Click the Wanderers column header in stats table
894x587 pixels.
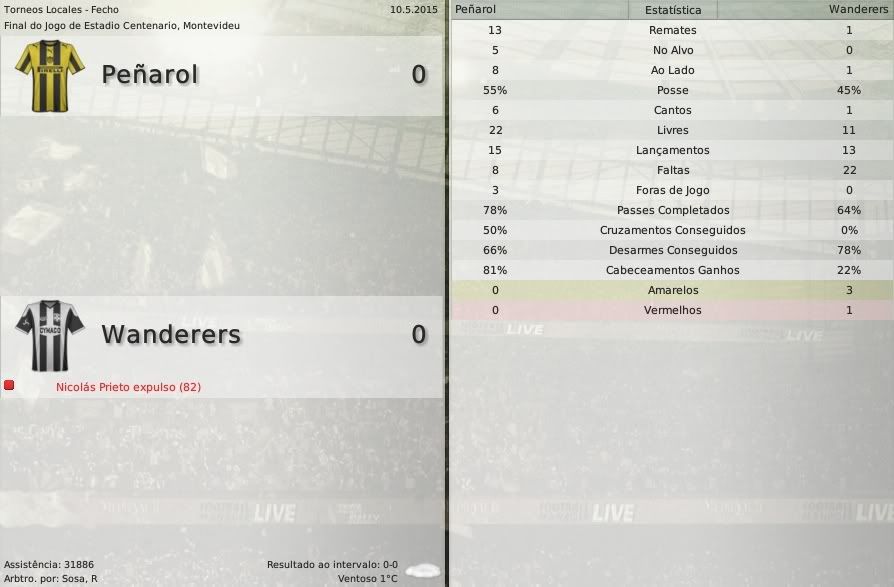(x=858, y=9)
